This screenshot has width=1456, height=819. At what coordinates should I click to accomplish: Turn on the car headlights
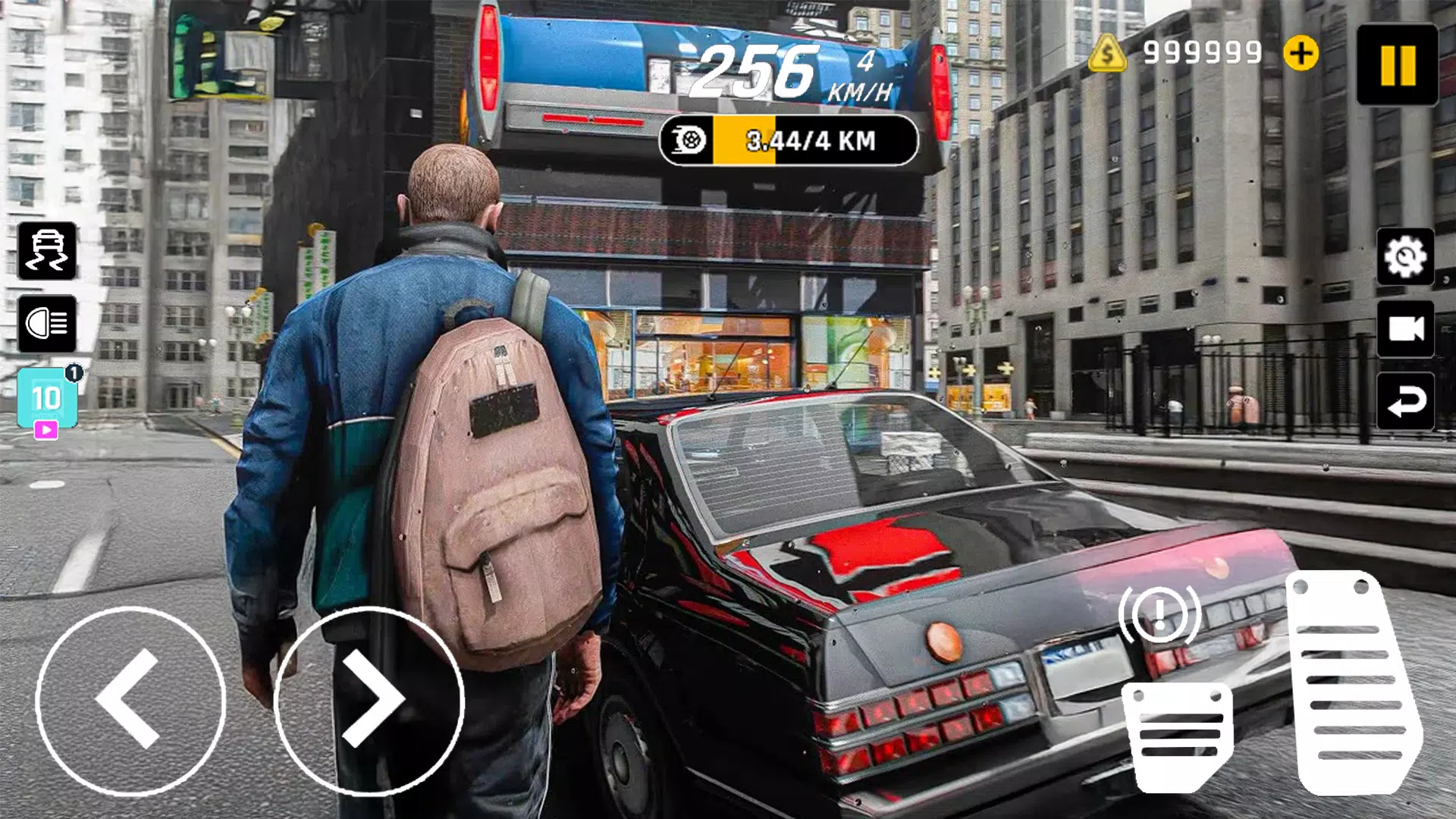(47, 325)
